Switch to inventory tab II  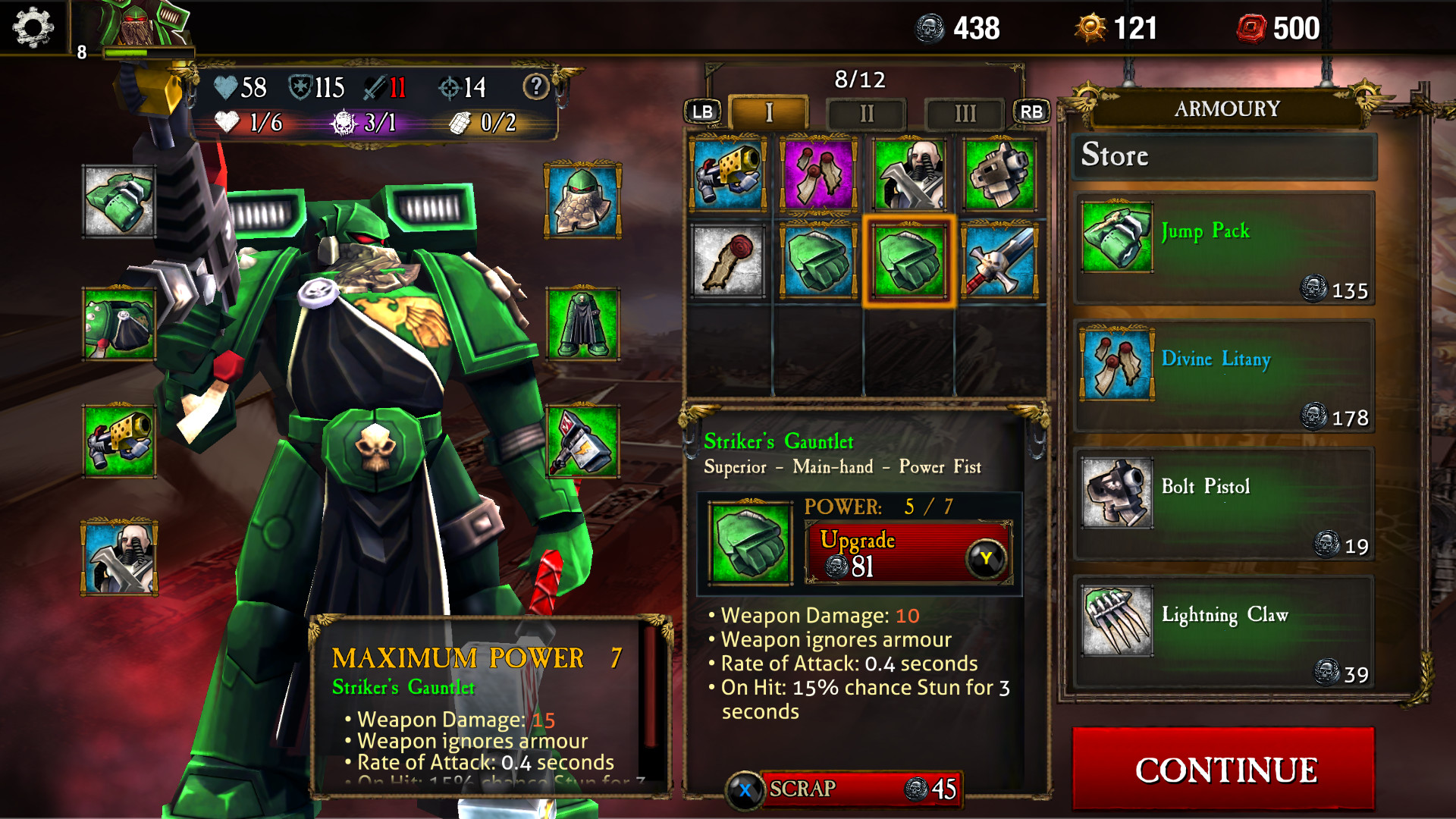pyautogui.click(x=867, y=114)
